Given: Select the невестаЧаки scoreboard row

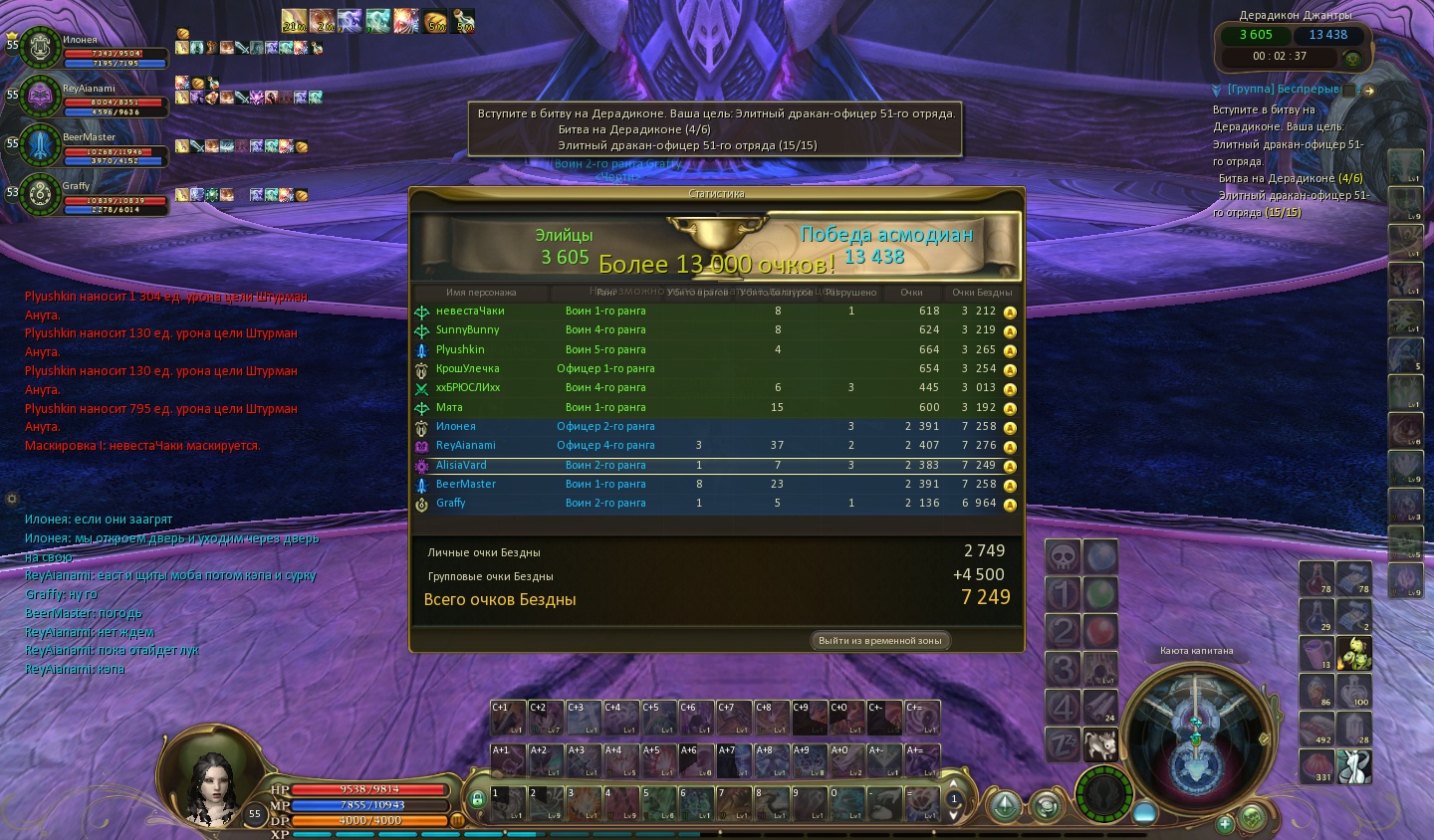Looking at the screenshot, I should pos(717,311).
